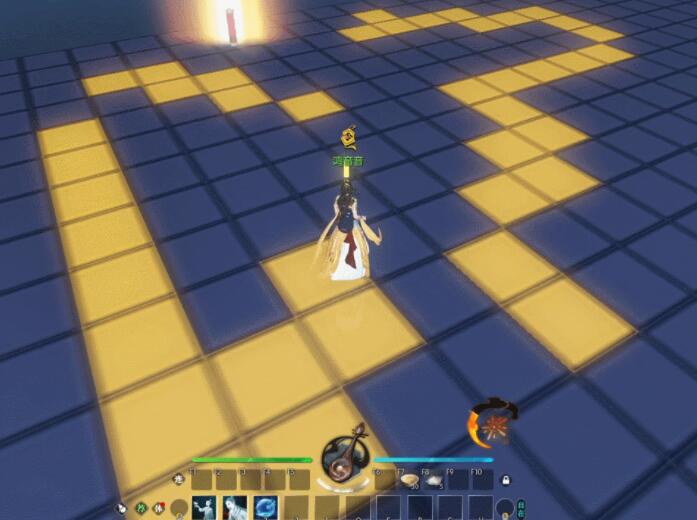Click the small green tag right of the skill bar
This screenshot has width=697, height=520.
tap(520, 507)
